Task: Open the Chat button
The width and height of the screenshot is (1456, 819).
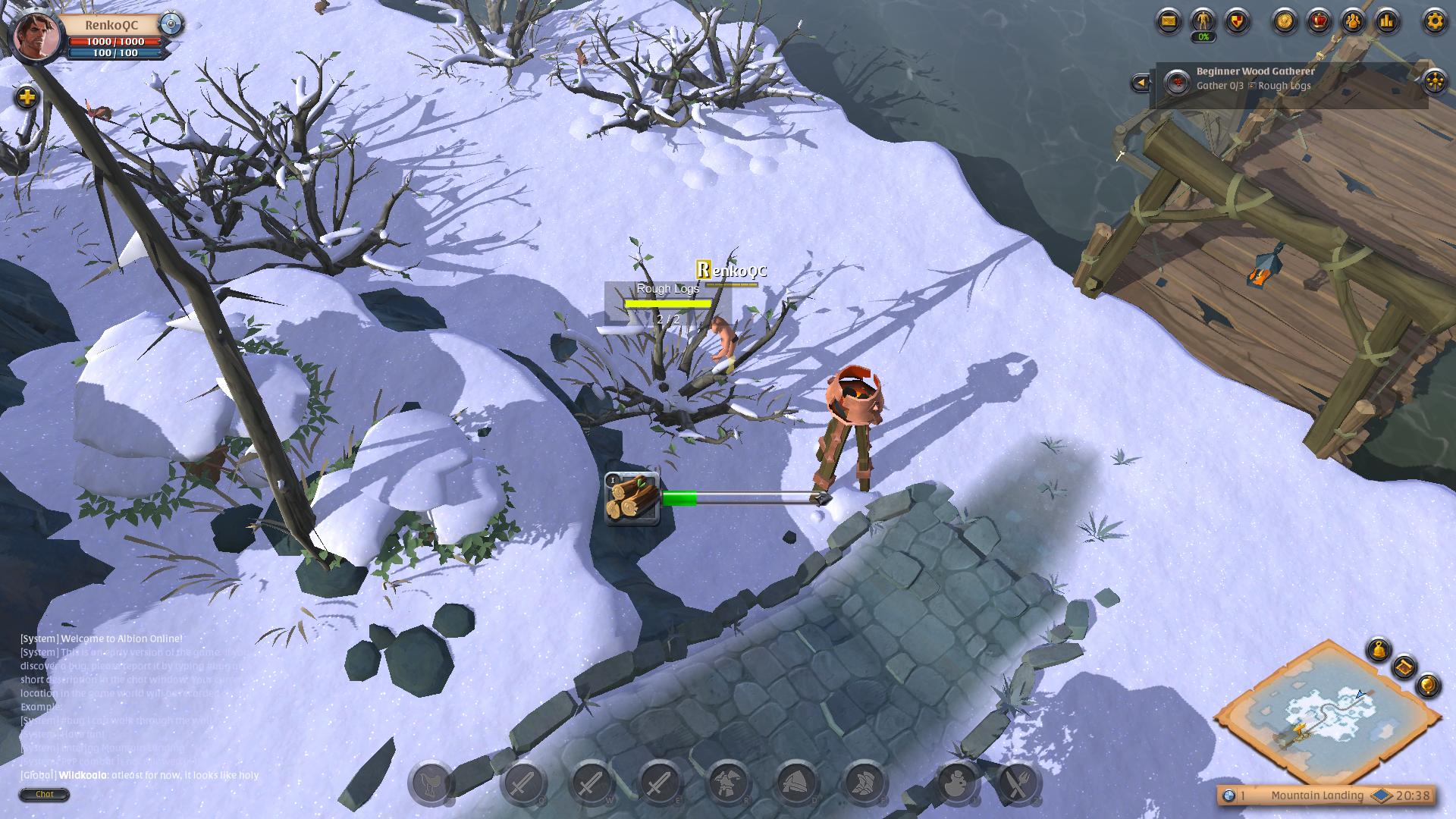Action: point(45,794)
